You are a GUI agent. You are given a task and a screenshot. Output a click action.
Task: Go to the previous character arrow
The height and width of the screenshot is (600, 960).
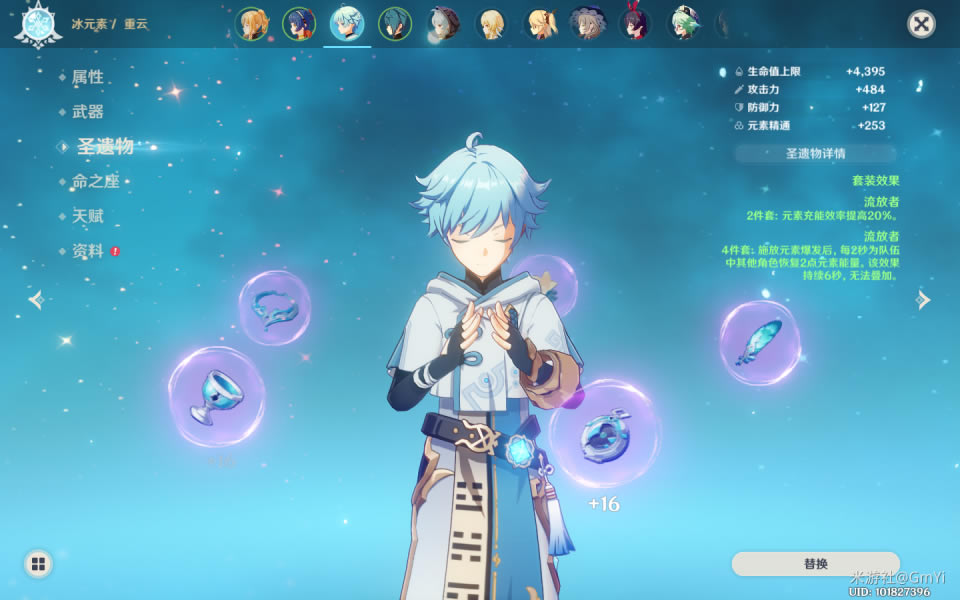click(36, 299)
